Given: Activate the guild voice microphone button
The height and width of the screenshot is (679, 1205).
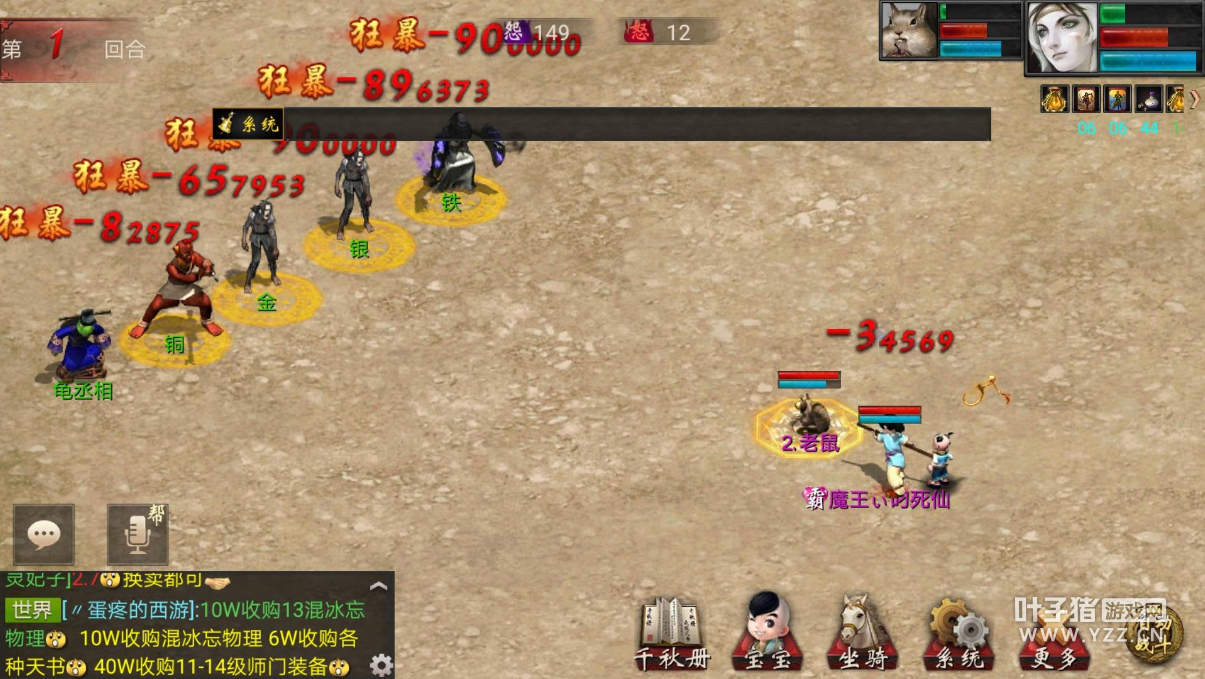Looking at the screenshot, I should pyautogui.click(x=137, y=535).
